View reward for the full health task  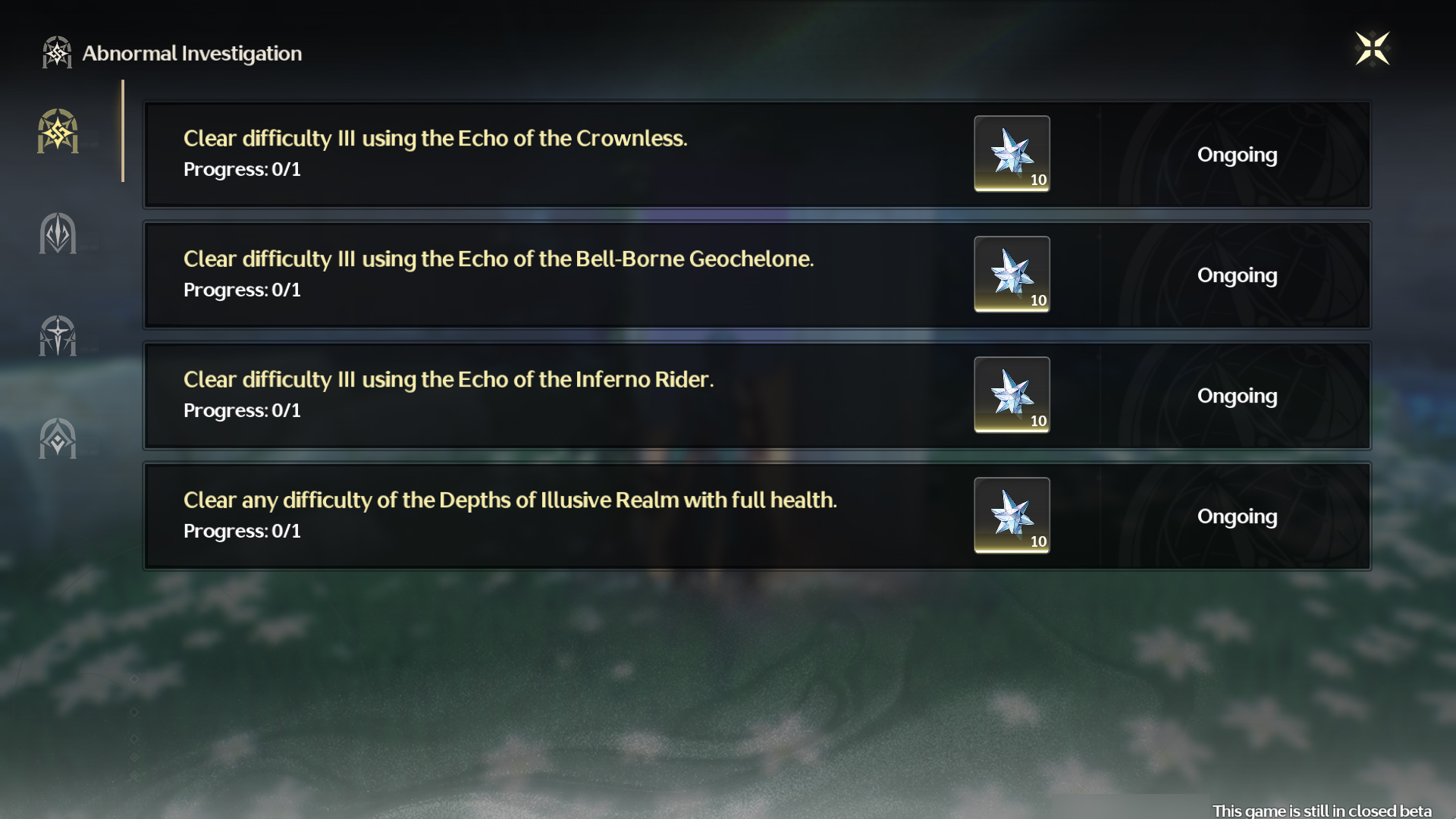pyautogui.click(x=1012, y=516)
